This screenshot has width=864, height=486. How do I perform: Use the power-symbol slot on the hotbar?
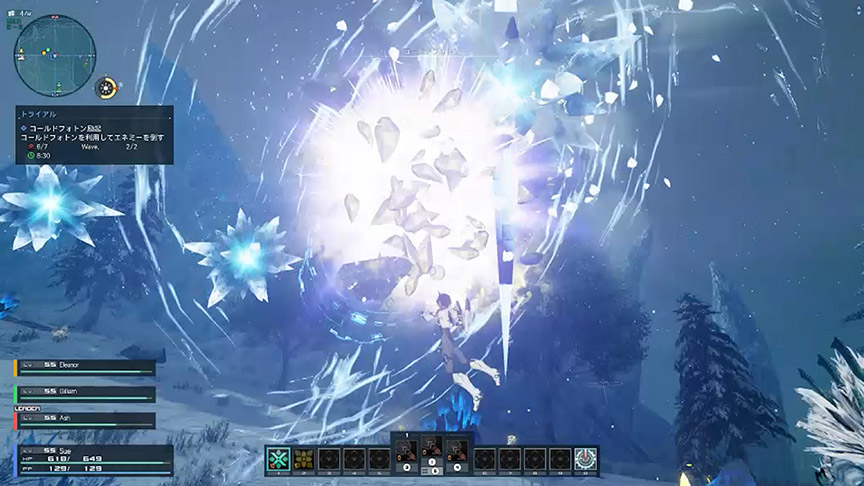point(587,459)
